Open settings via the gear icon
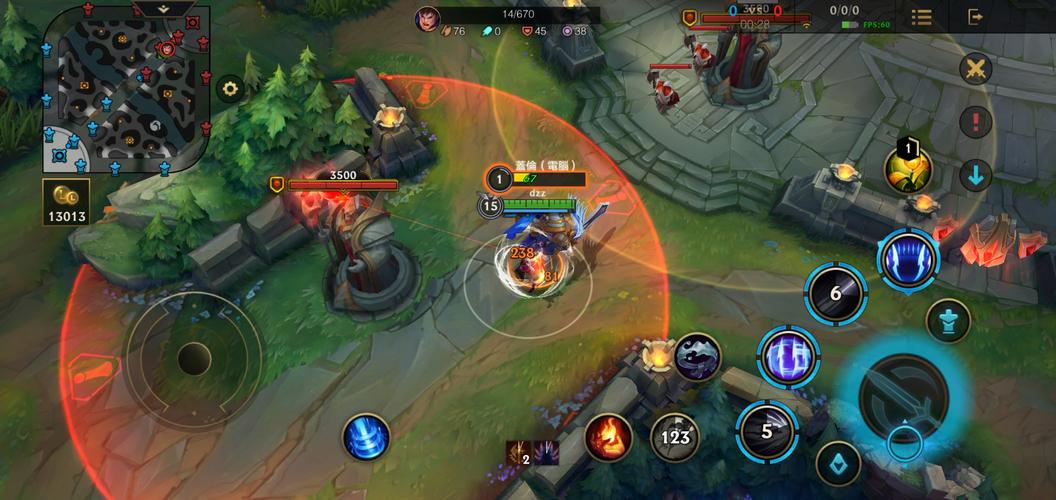The width and height of the screenshot is (1056, 500). tap(231, 89)
